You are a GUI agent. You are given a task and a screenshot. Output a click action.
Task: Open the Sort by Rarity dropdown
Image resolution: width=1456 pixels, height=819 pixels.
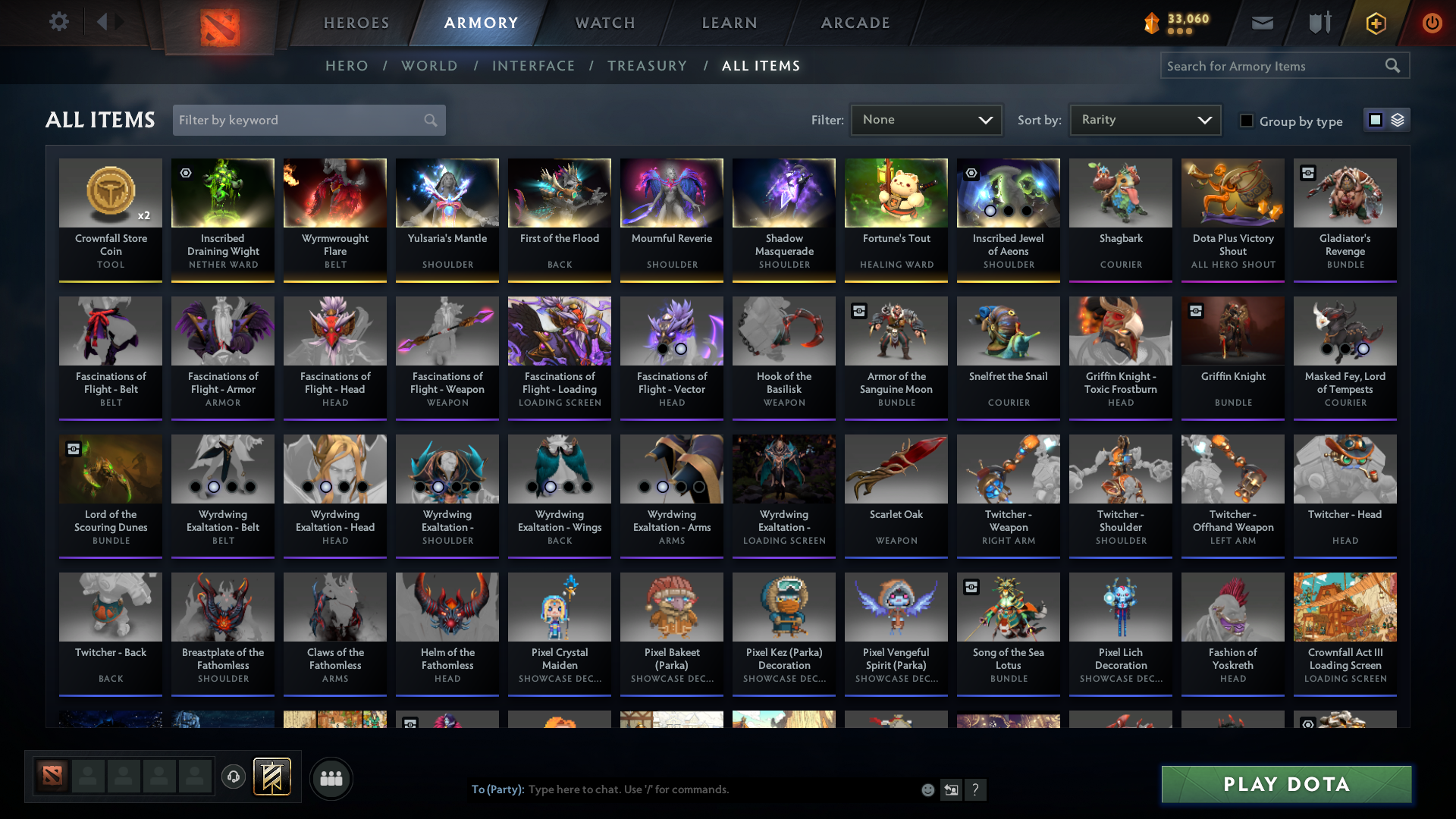(1144, 119)
